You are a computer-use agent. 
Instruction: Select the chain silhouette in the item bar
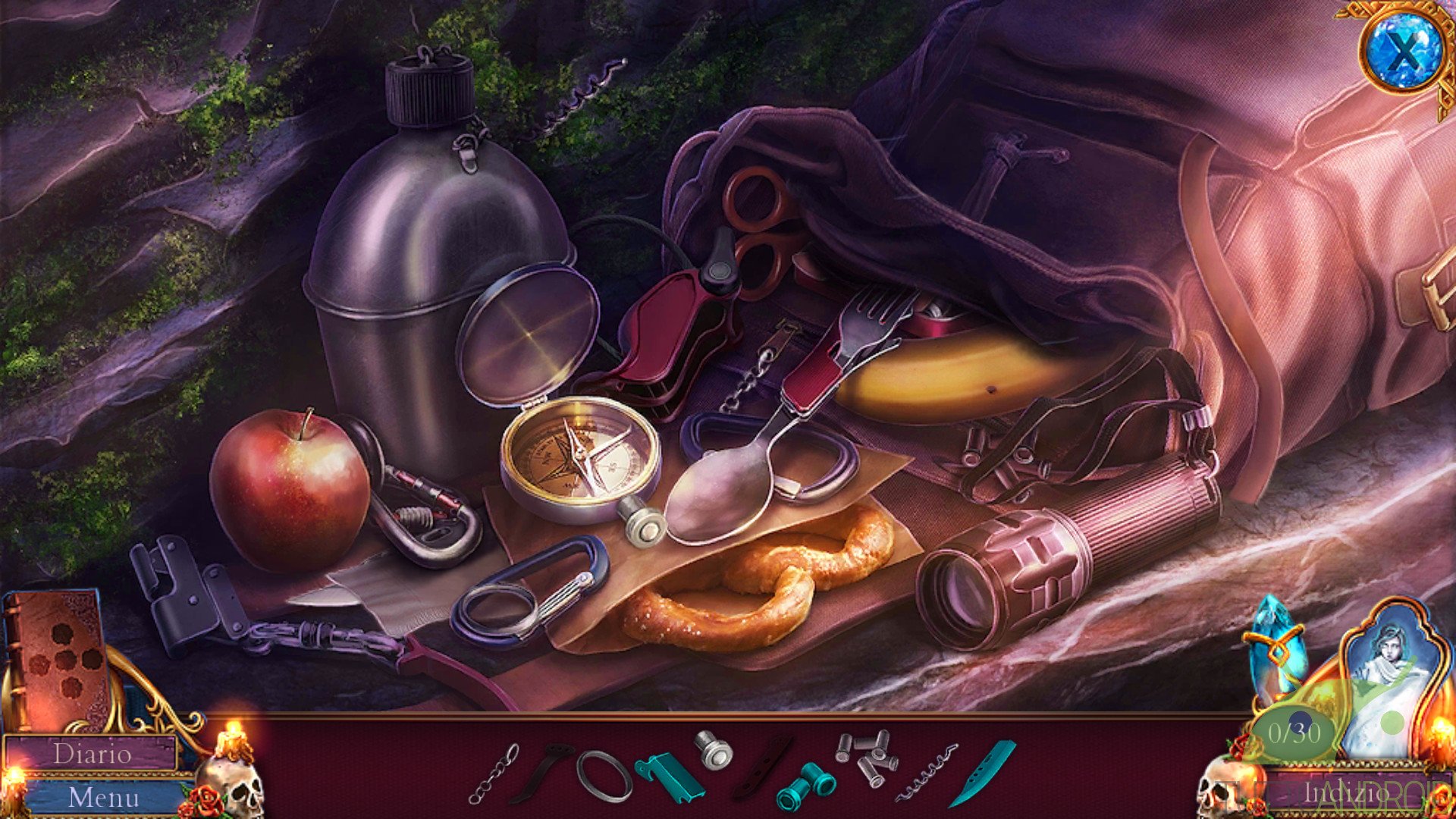coord(494,773)
